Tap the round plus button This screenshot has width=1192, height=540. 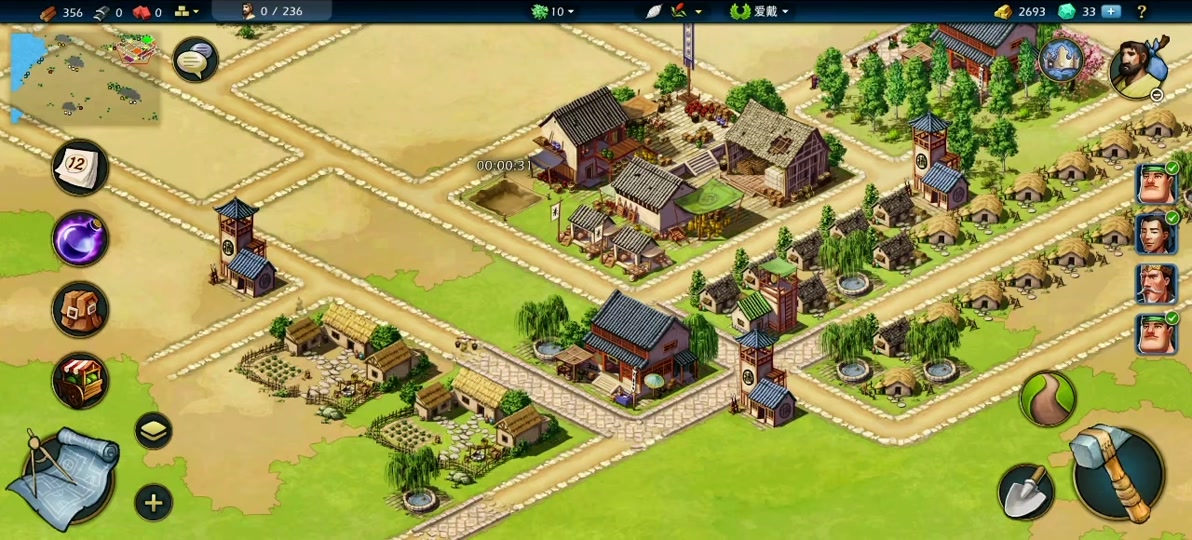coord(153,502)
